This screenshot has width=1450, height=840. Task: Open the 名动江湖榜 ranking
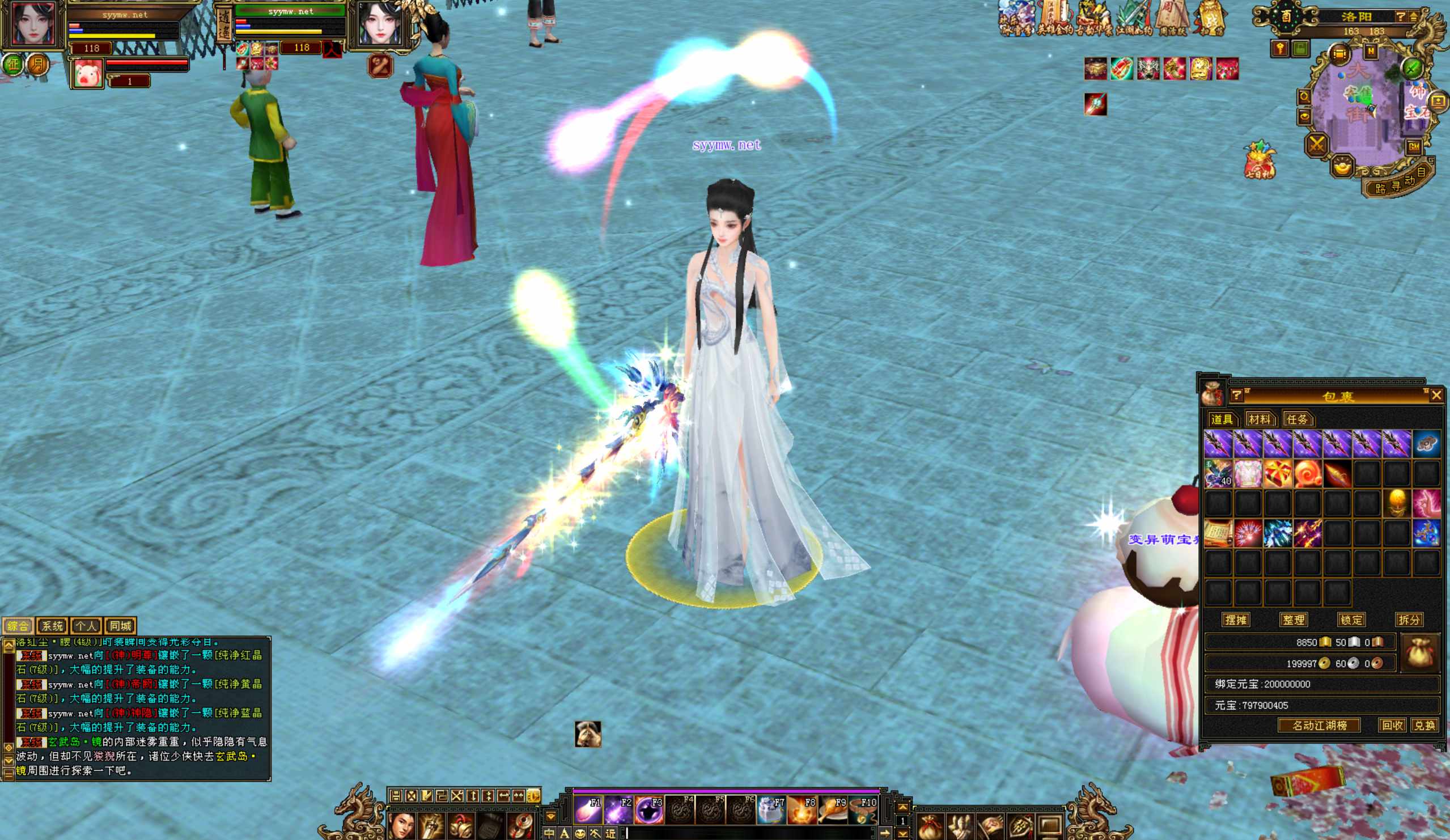1320,726
